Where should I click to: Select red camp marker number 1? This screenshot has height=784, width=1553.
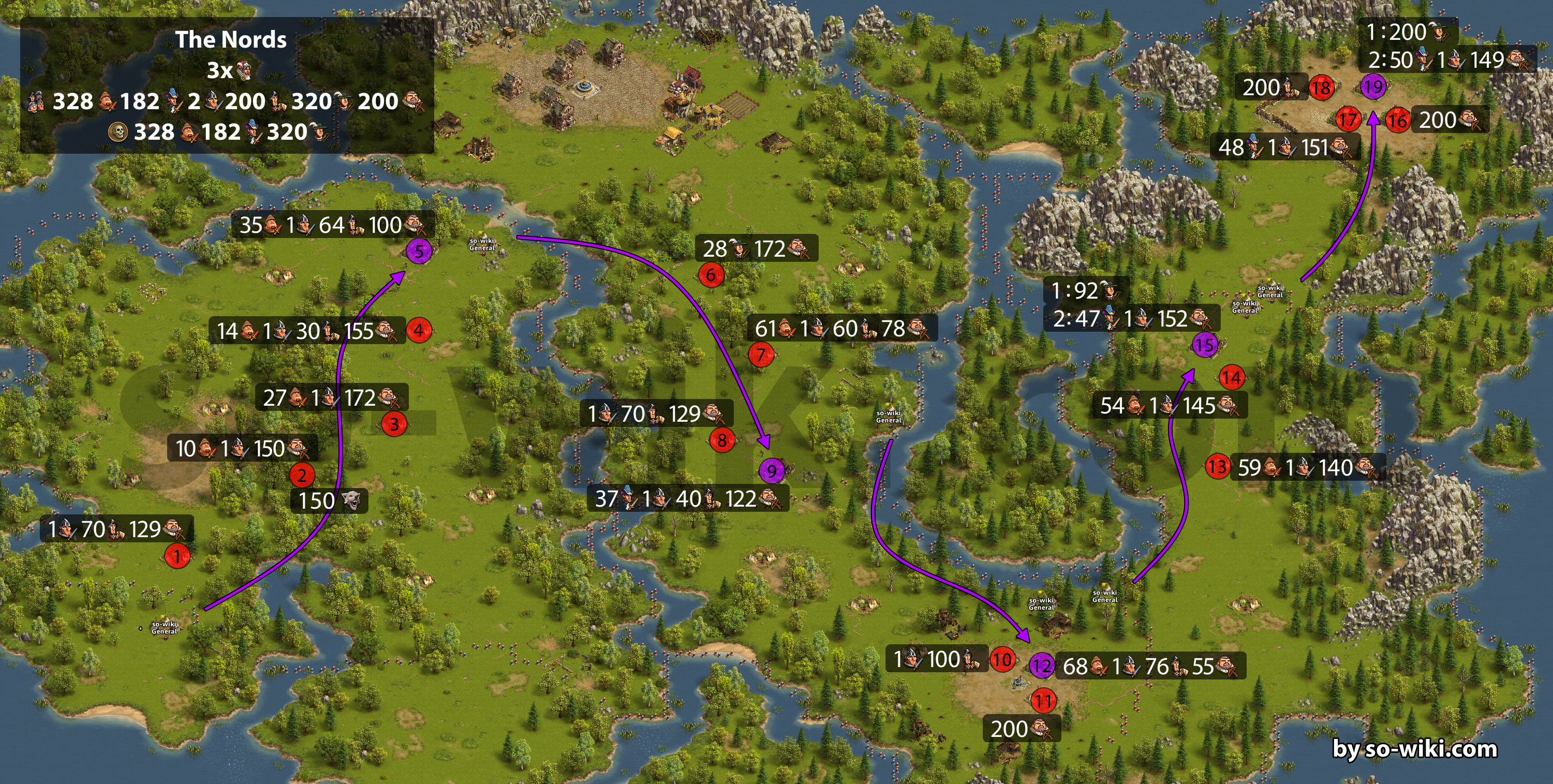(x=176, y=555)
